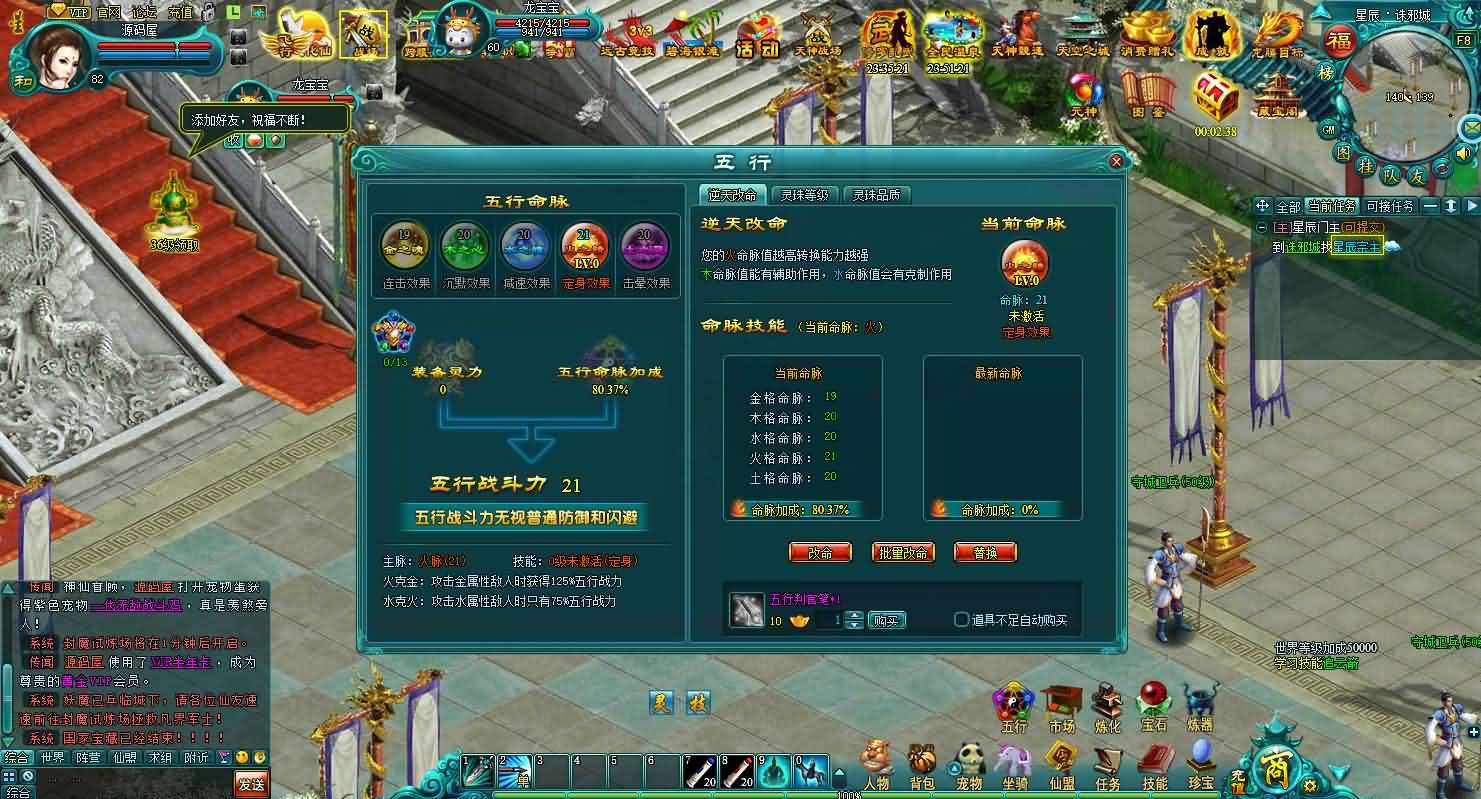Click the 购买 purchase button

pos(887,620)
